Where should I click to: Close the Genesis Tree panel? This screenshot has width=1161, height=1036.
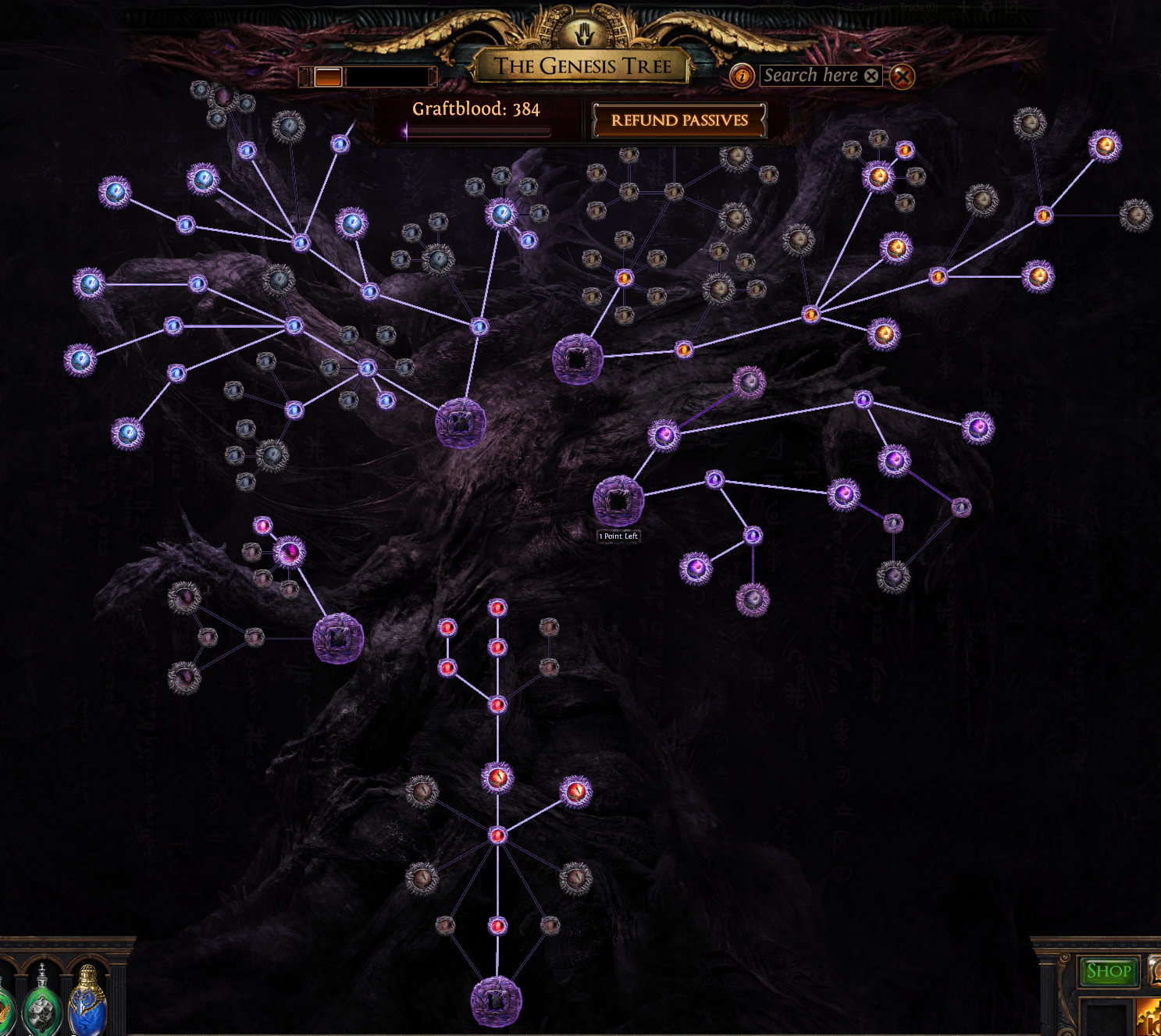coord(903,77)
